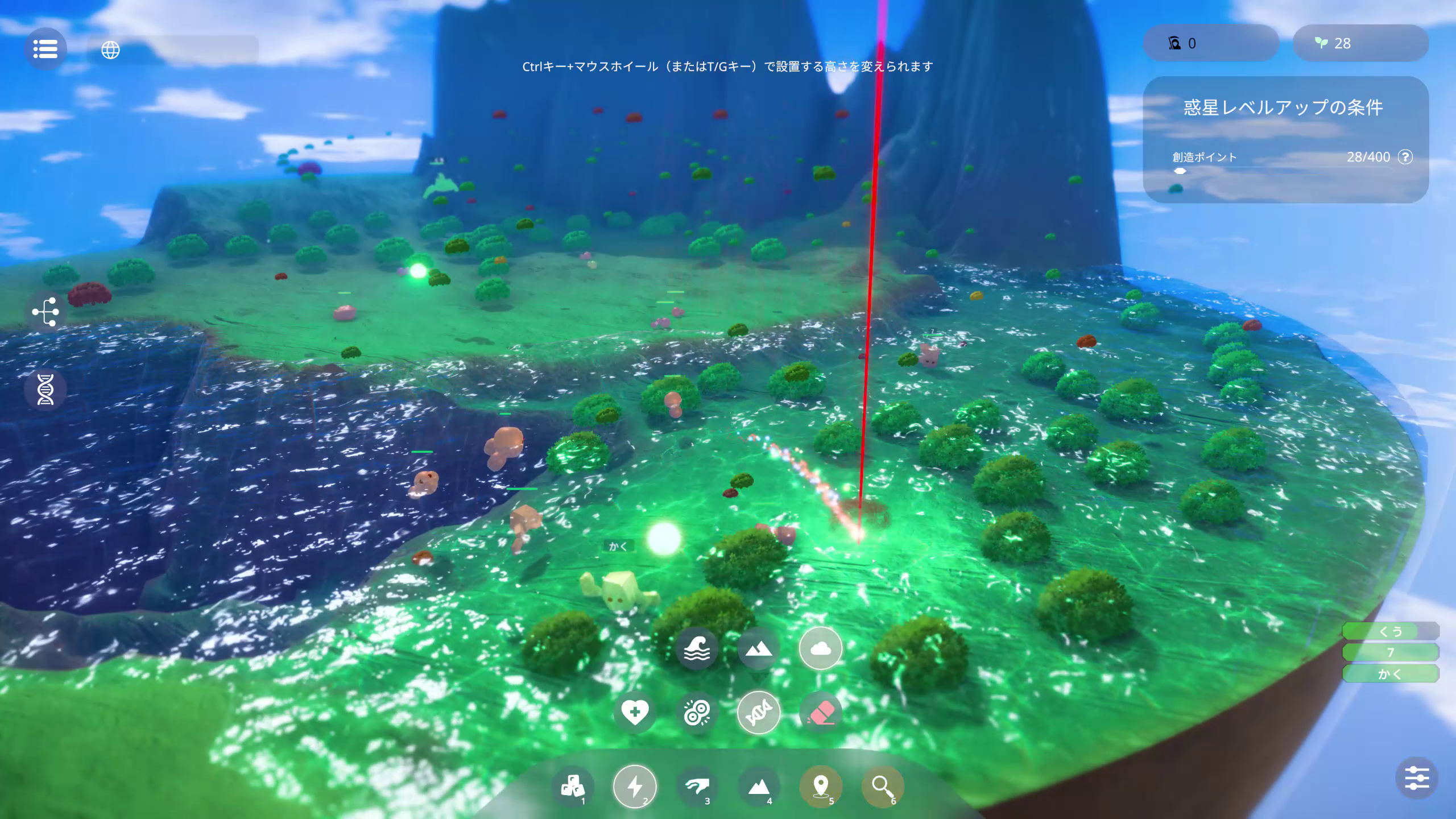Select the mountain terrain tool in the radial menu
The height and width of the screenshot is (819, 1456).
pyautogui.click(x=759, y=649)
